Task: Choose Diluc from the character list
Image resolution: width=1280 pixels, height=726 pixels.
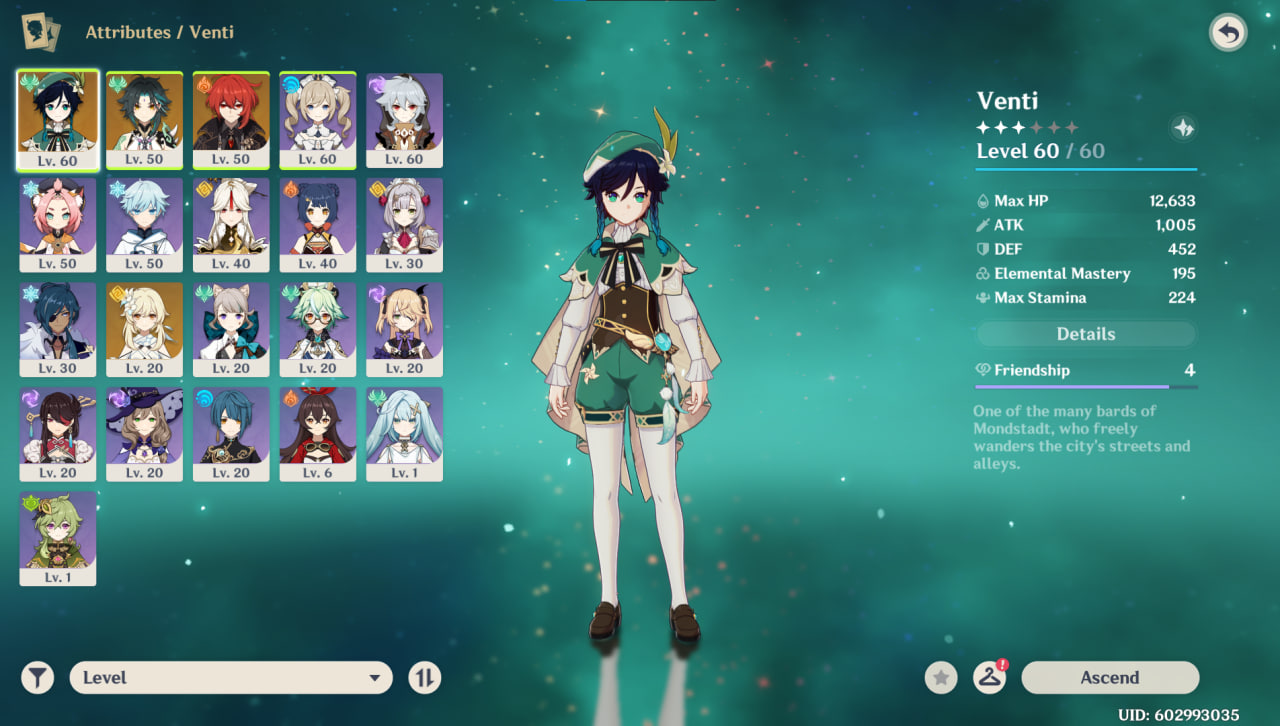Action: point(231,119)
